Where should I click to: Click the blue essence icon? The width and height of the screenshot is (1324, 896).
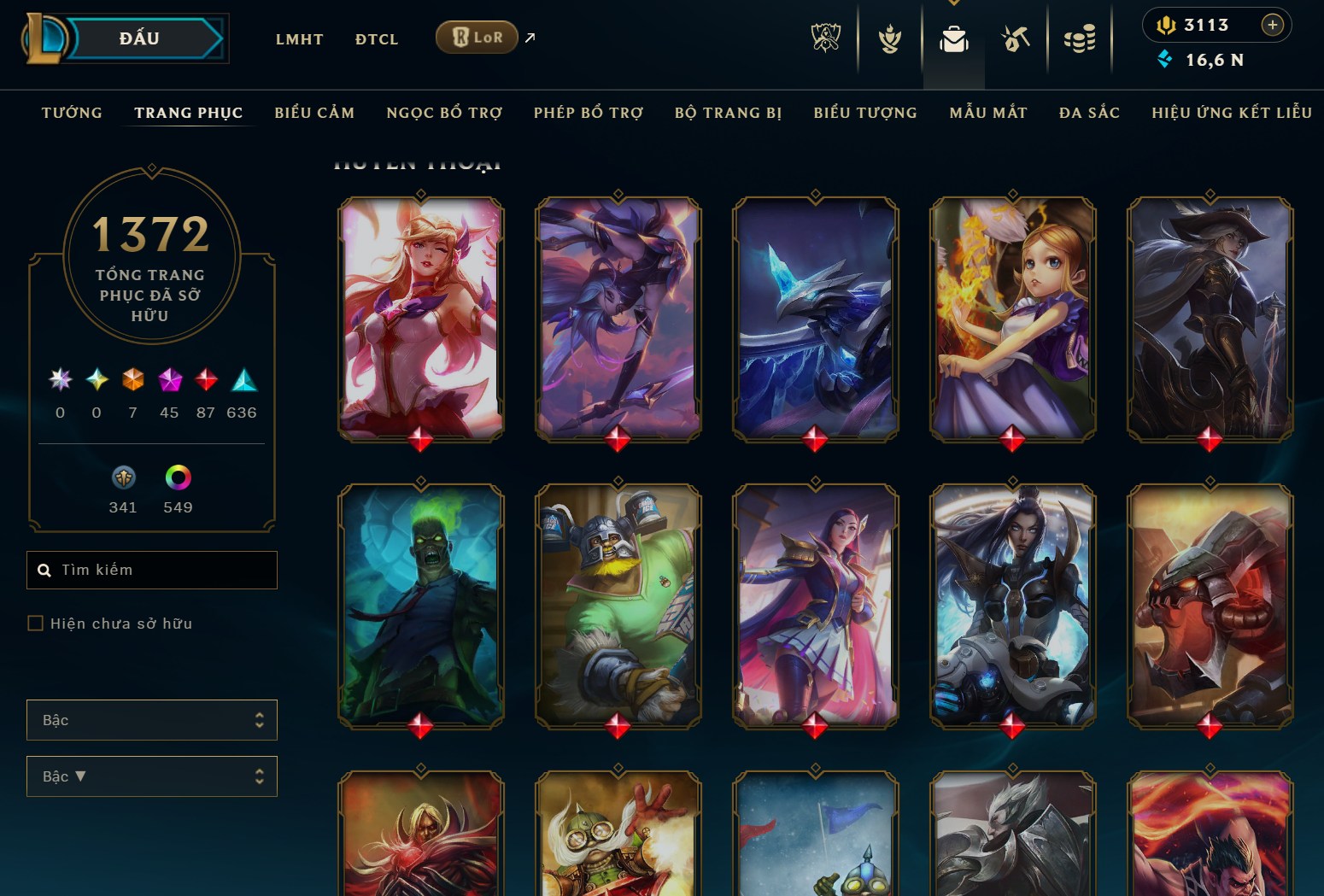1163,60
